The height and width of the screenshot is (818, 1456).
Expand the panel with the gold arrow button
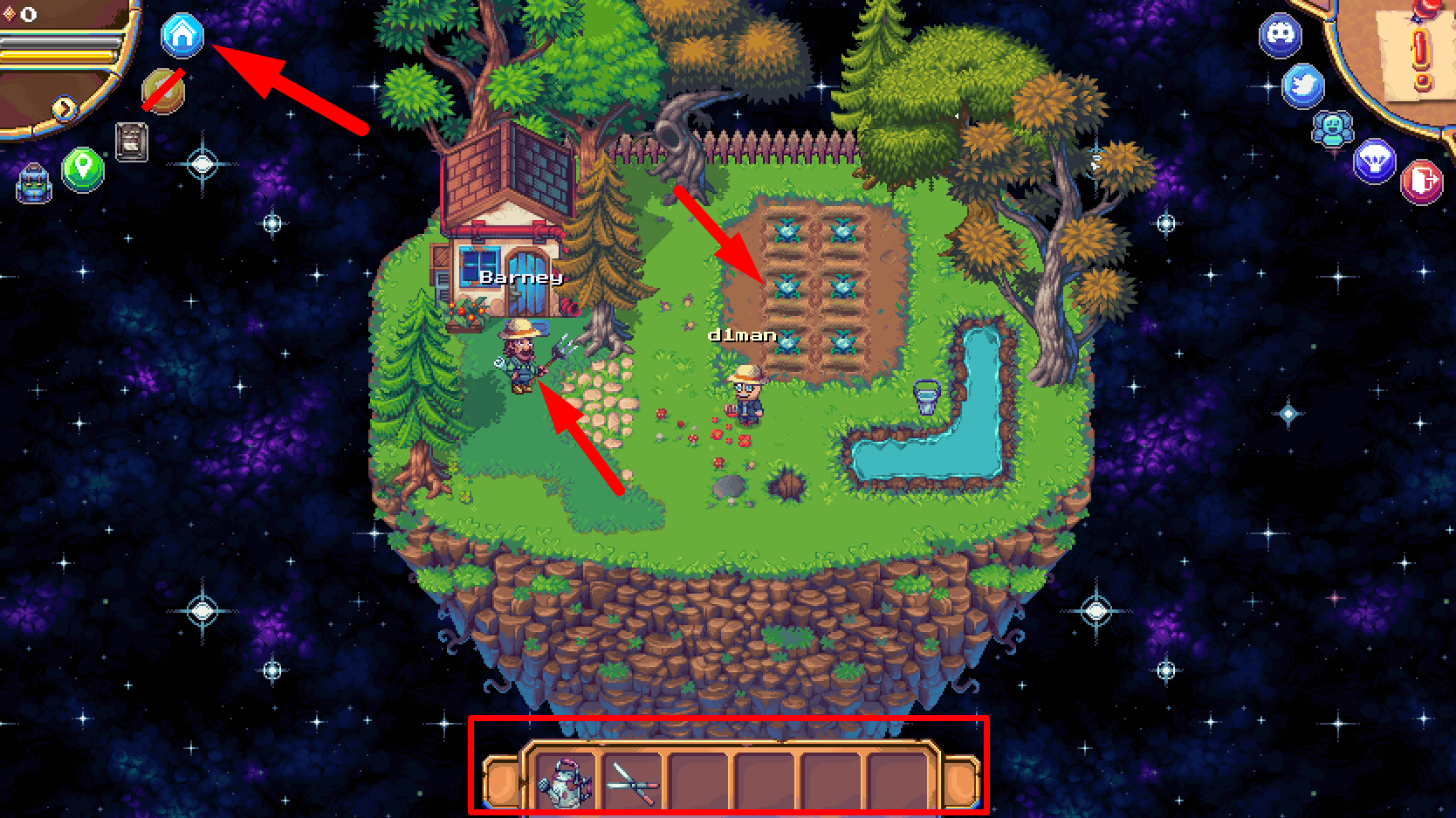pyautogui.click(x=65, y=108)
